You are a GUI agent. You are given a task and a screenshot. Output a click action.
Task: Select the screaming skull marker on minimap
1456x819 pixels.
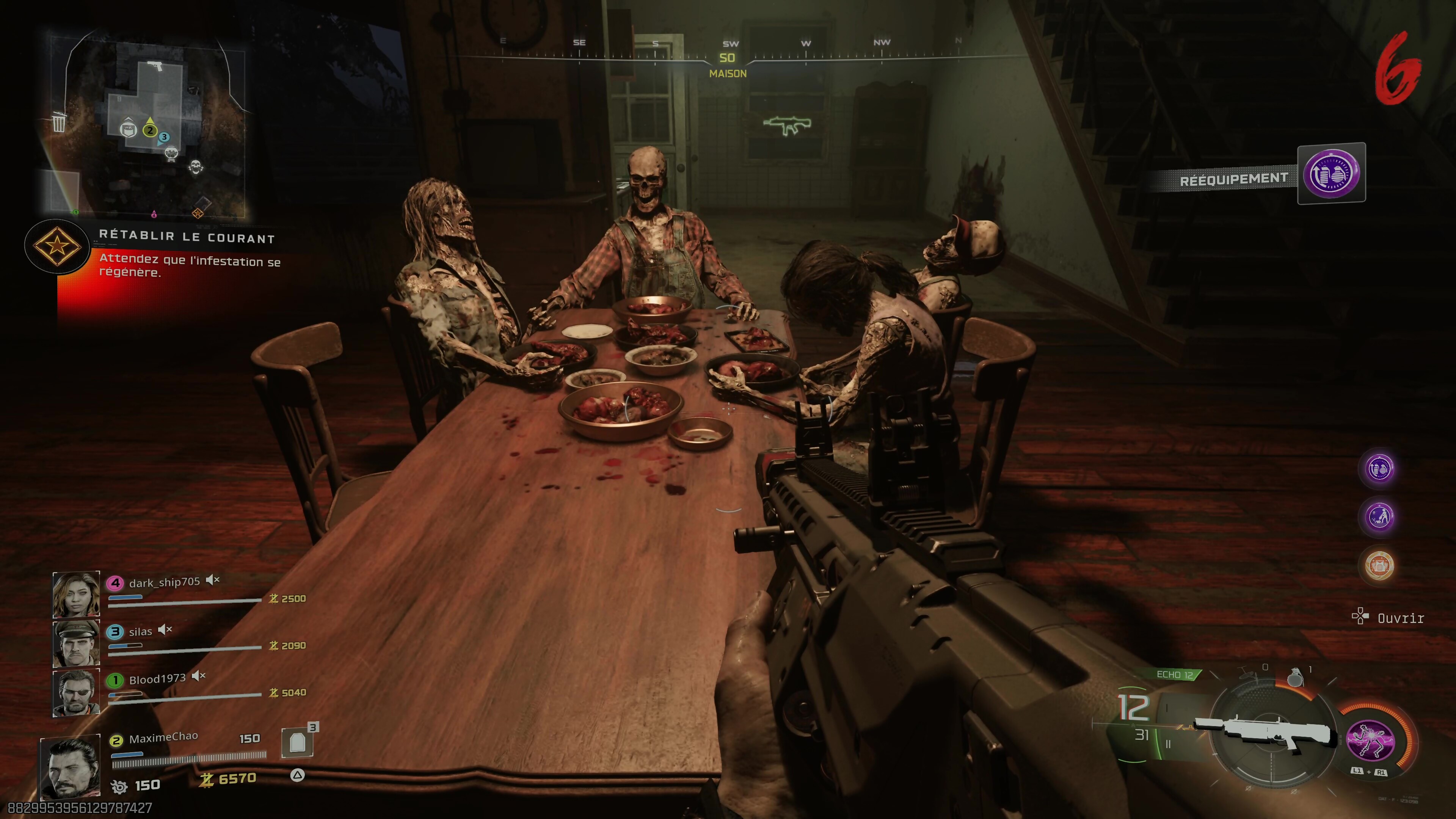(x=196, y=167)
